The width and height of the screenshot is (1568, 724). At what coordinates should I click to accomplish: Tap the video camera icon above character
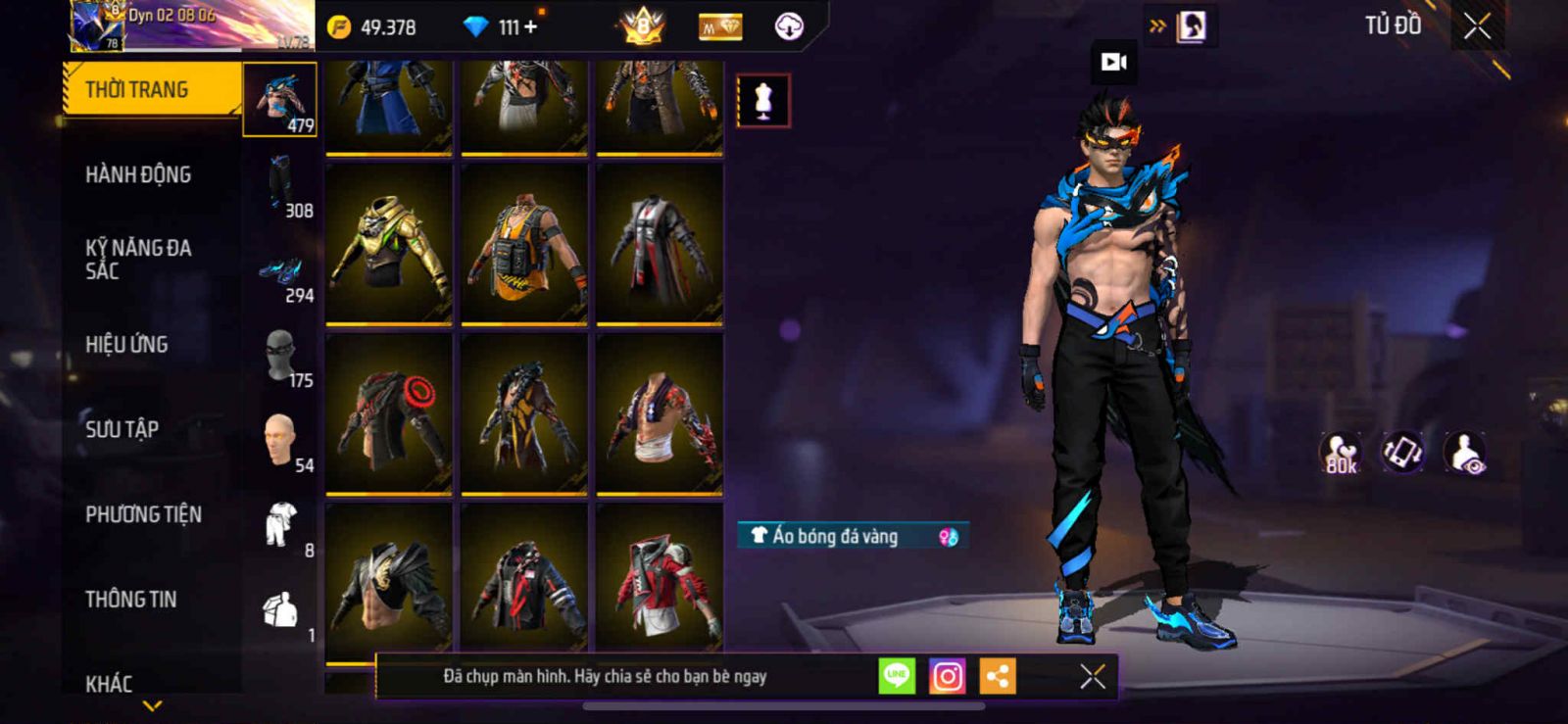click(1114, 62)
